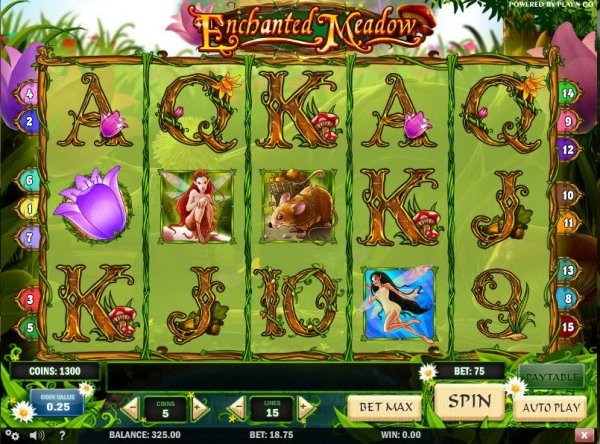
Task: Select payline marker 3
Action: (29, 299)
